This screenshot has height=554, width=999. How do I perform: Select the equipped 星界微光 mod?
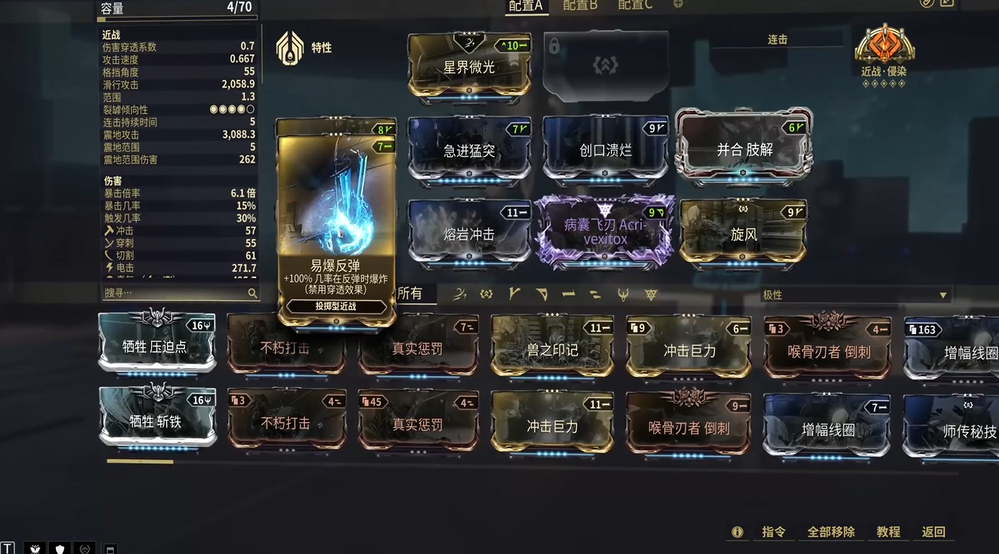(x=470, y=66)
